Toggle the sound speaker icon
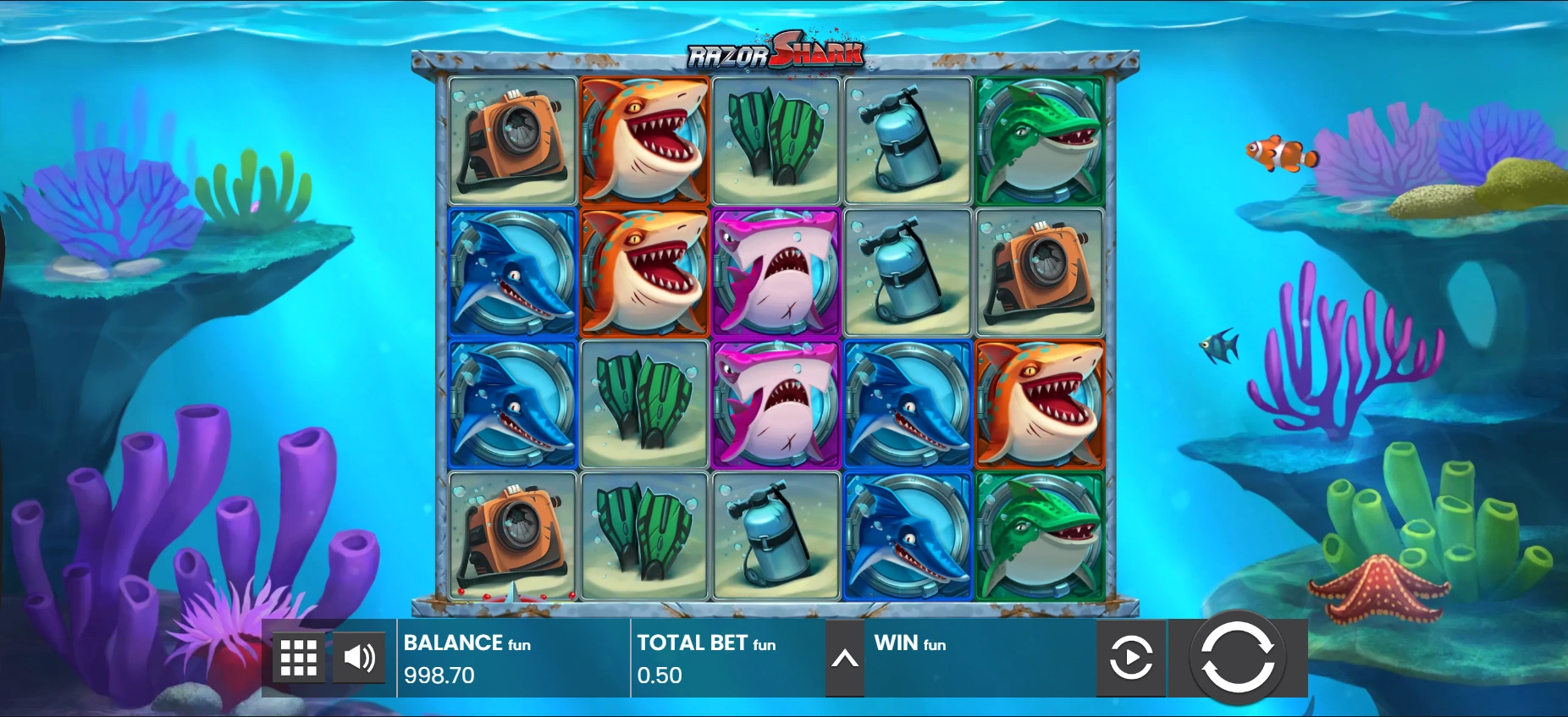The image size is (1568, 717). coord(359,658)
